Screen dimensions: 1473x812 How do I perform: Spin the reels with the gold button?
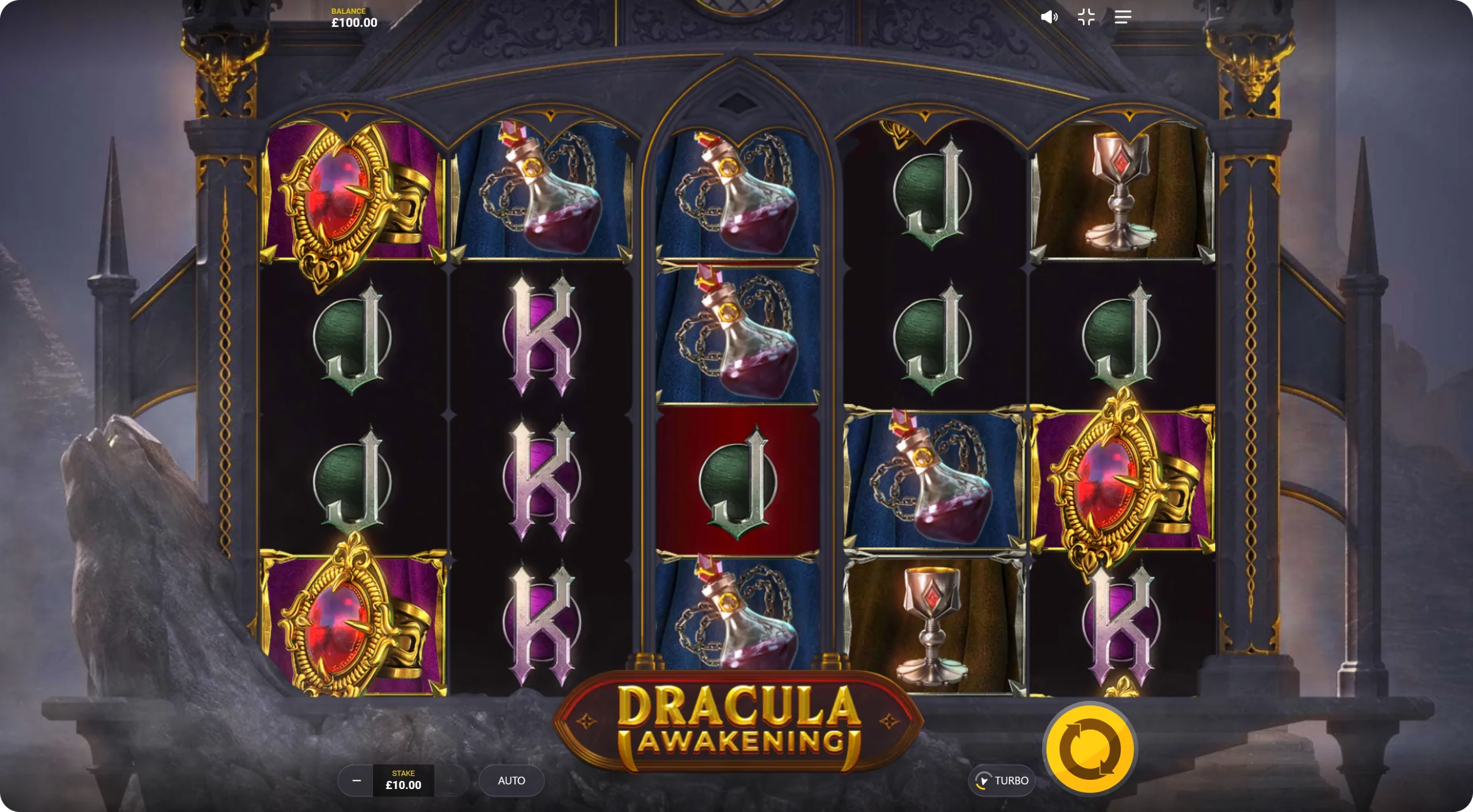1090,749
